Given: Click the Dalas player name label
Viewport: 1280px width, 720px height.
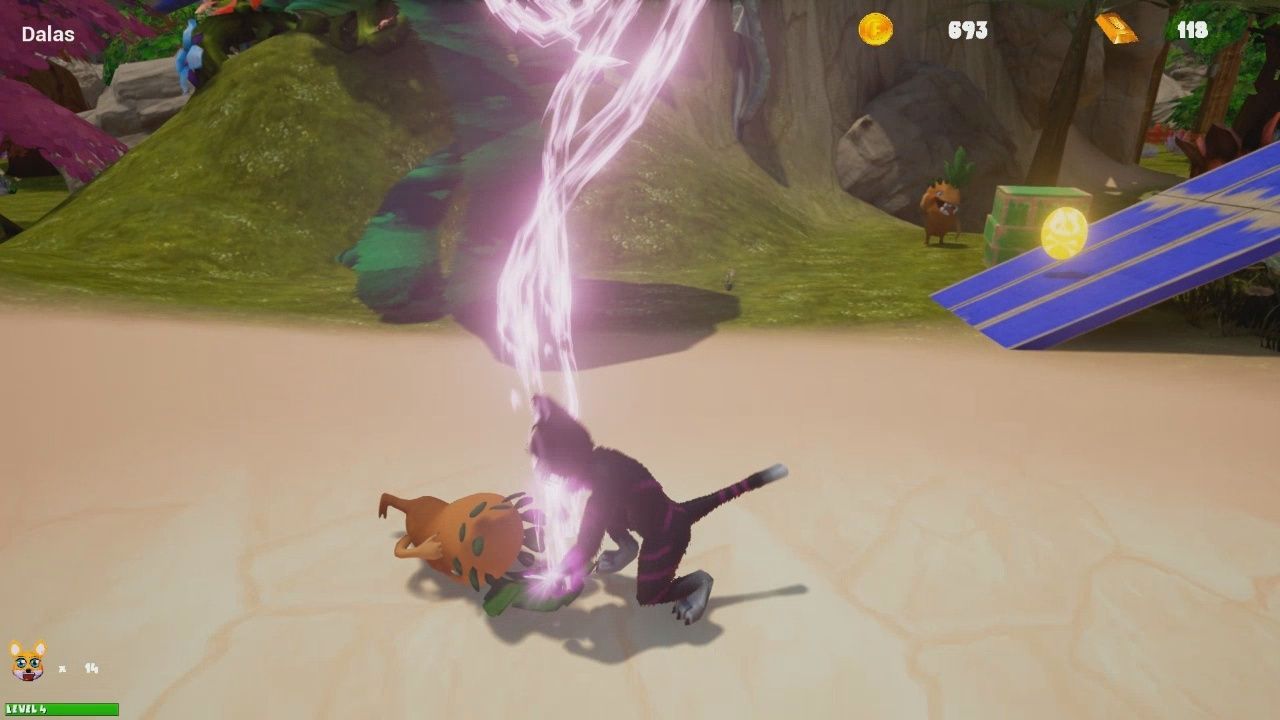Looking at the screenshot, I should pos(47,33).
